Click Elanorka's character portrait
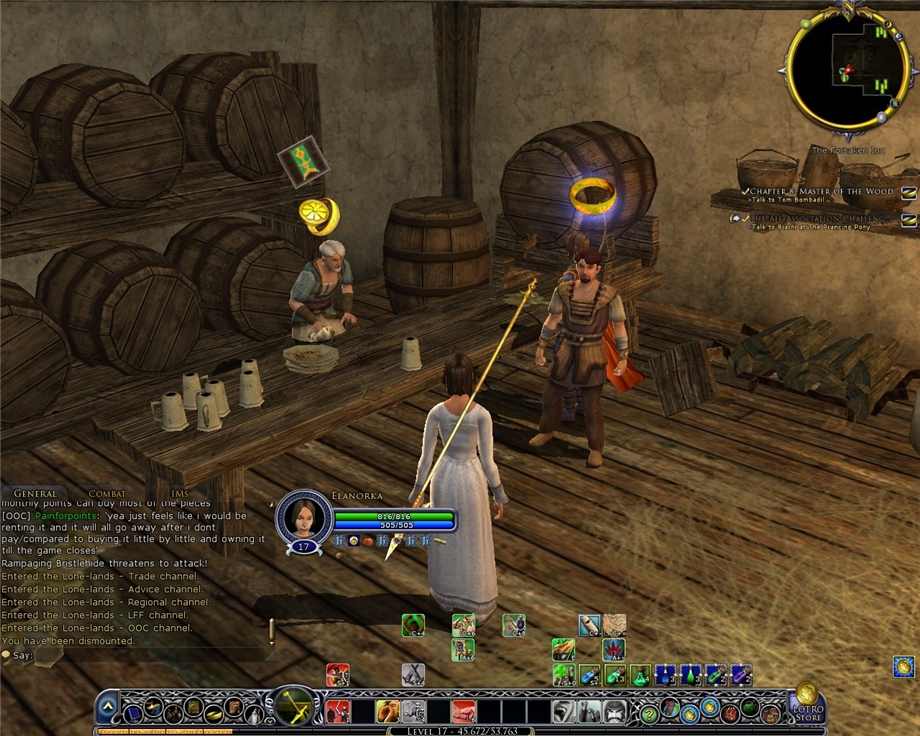Image resolution: width=920 pixels, height=736 pixels. [303, 515]
